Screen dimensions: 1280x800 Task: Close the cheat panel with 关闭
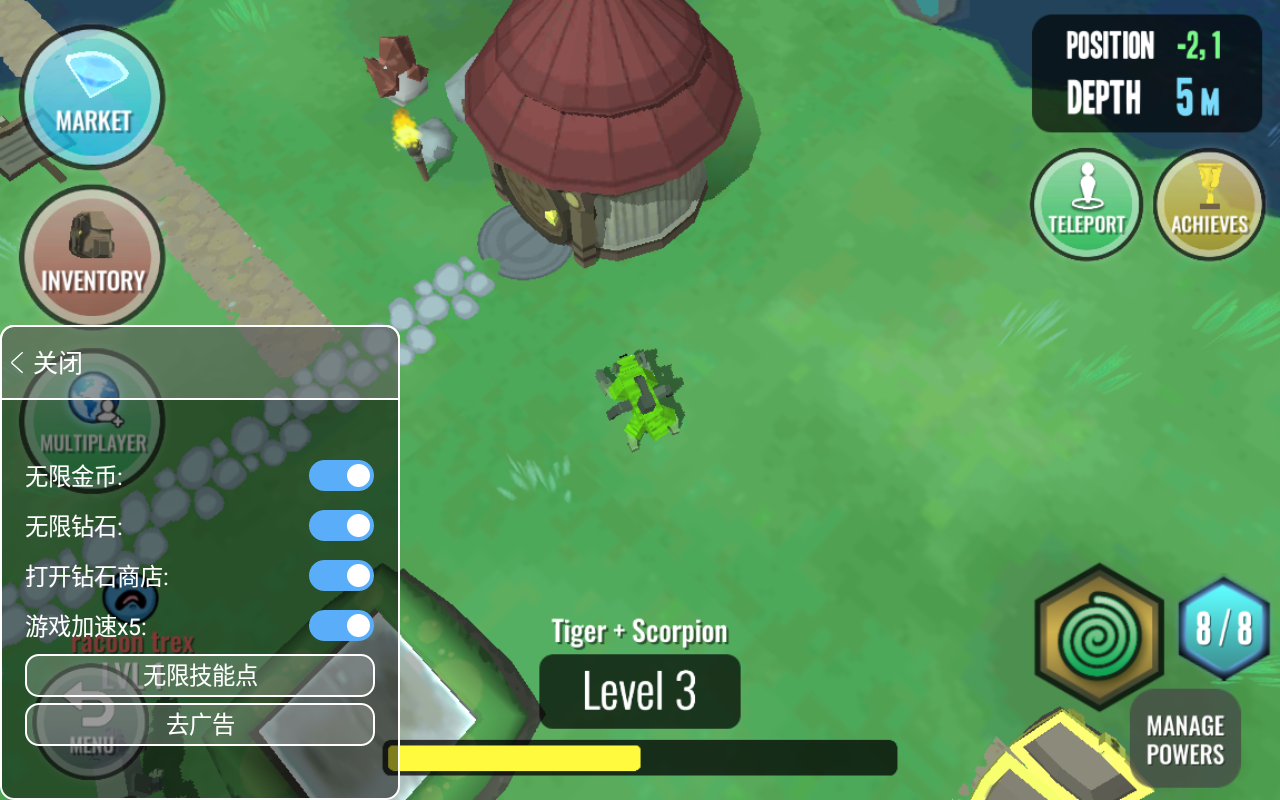47,363
